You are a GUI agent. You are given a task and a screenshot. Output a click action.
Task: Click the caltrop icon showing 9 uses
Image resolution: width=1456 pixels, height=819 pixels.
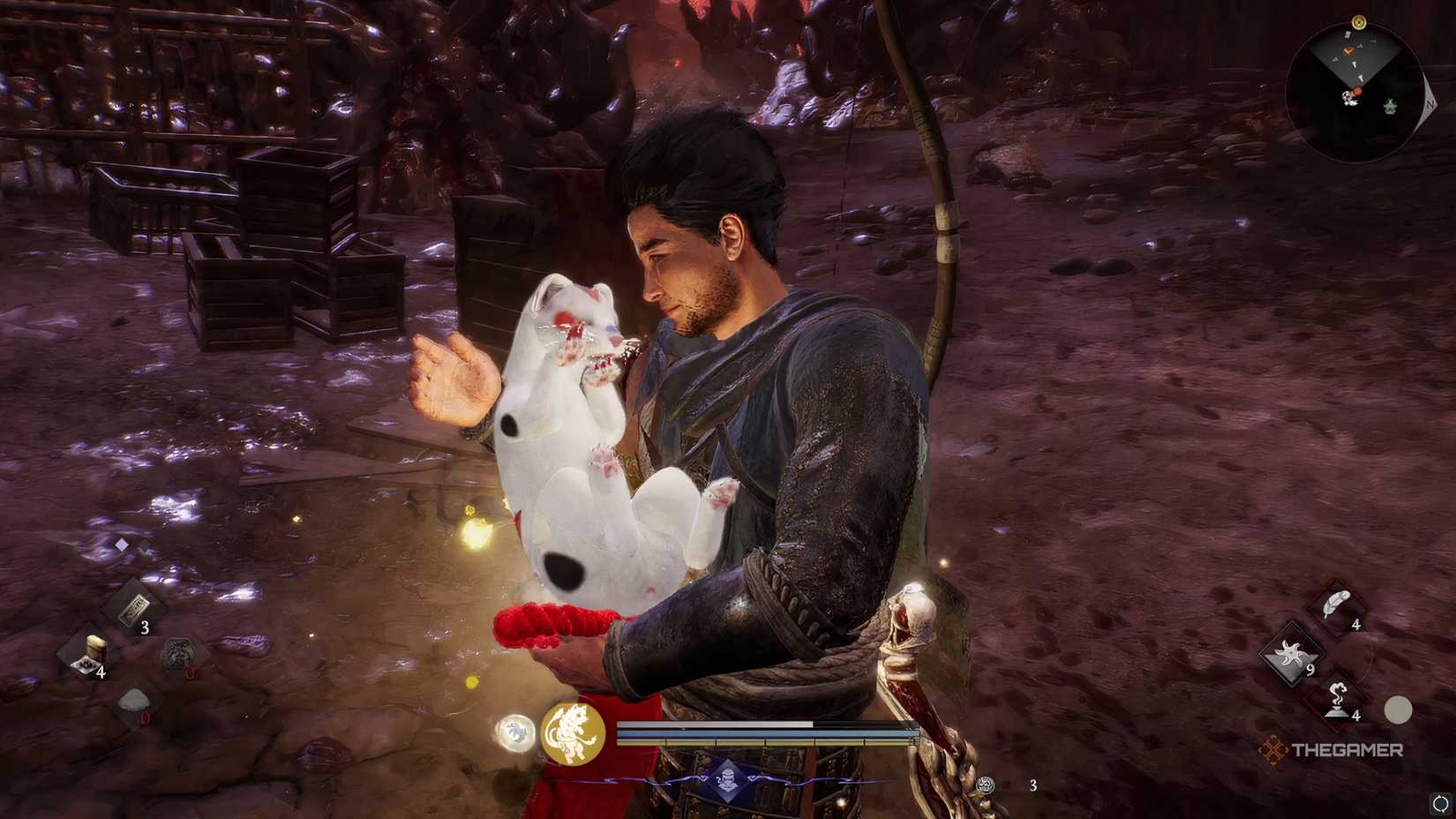(x=1292, y=655)
